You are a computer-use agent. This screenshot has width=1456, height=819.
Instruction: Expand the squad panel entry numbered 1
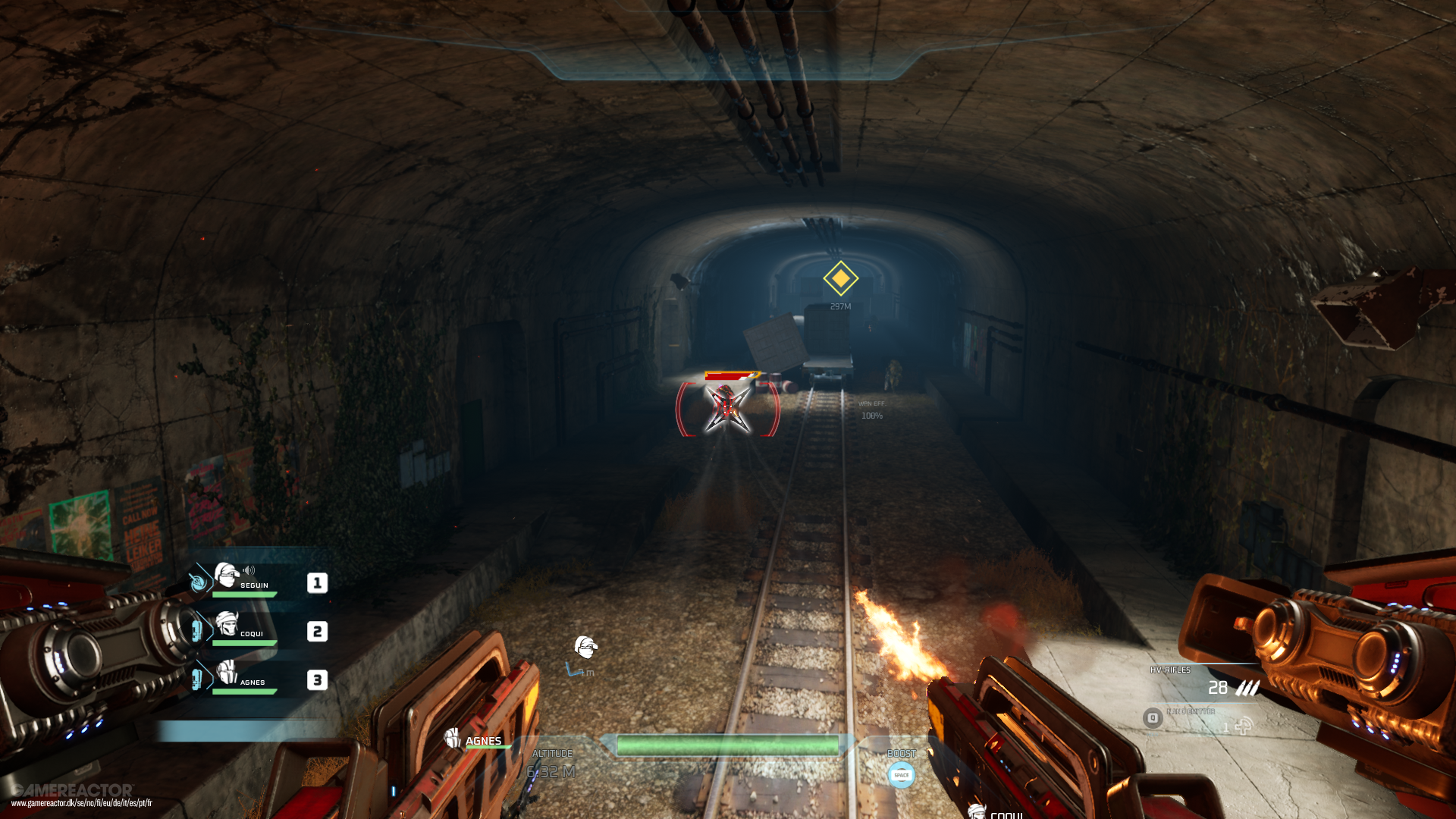pos(317,582)
